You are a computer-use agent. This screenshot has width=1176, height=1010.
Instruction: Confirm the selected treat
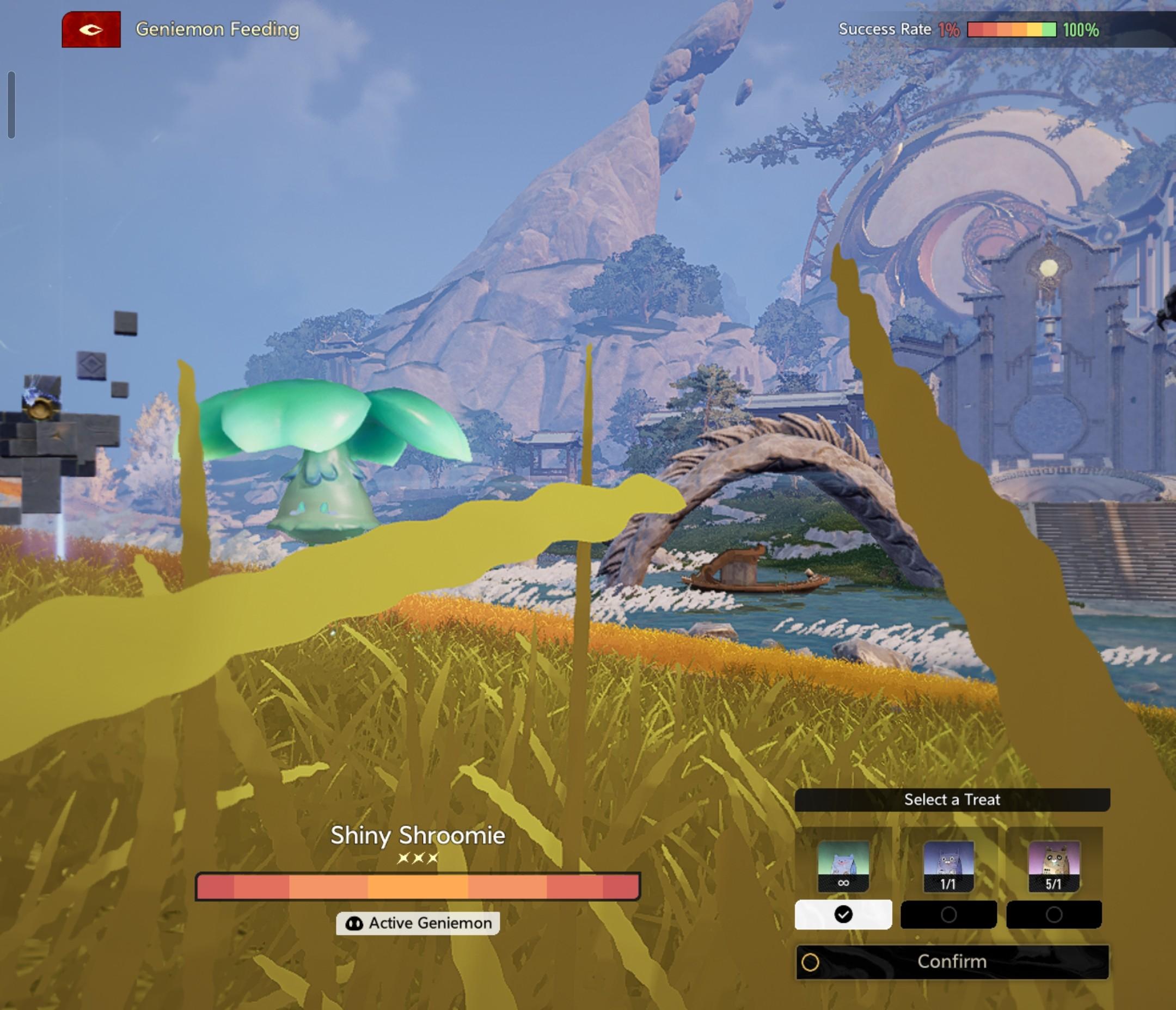coord(952,962)
